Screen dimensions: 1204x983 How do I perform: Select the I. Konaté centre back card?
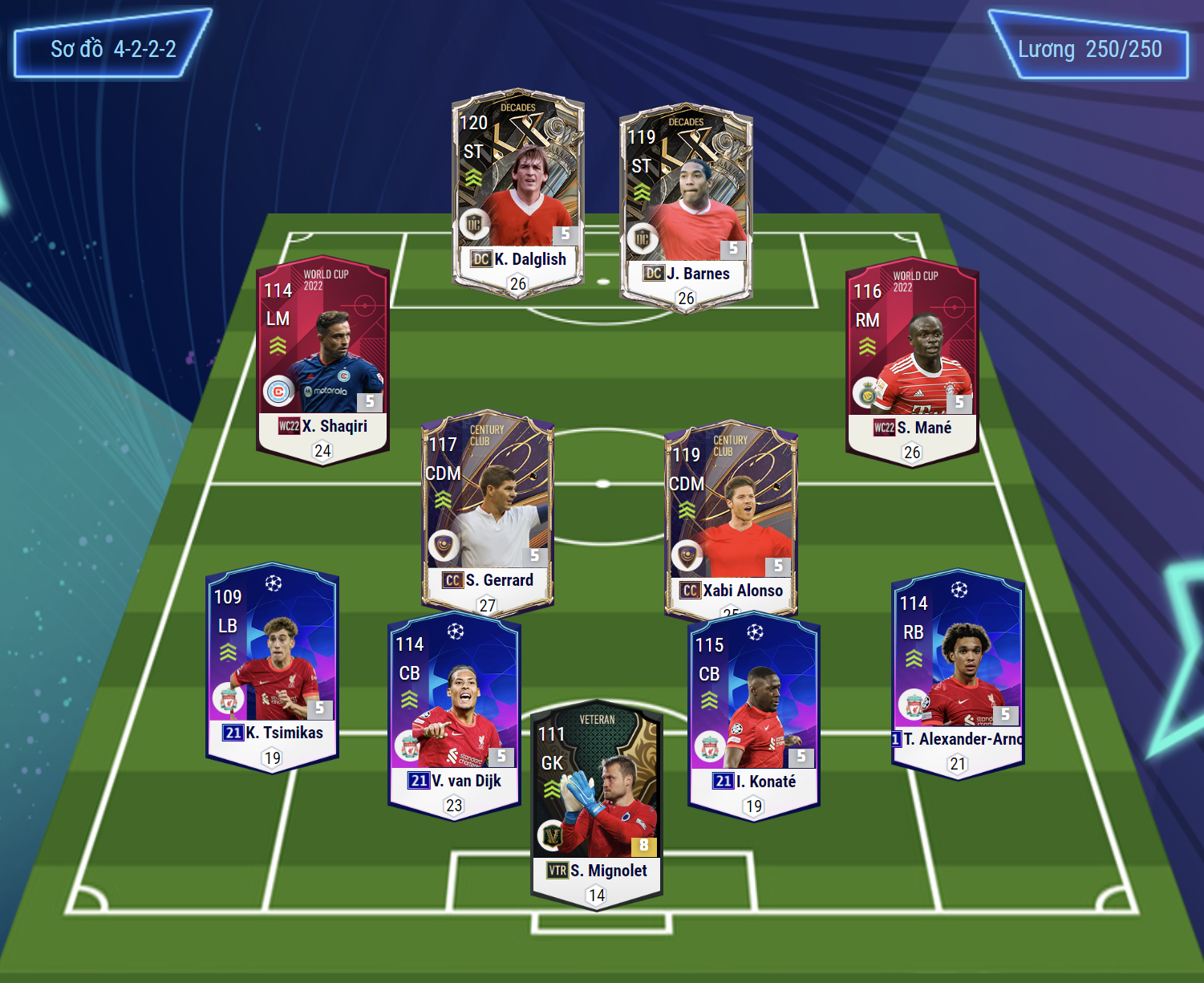pyautogui.click(x=753, y=713)
